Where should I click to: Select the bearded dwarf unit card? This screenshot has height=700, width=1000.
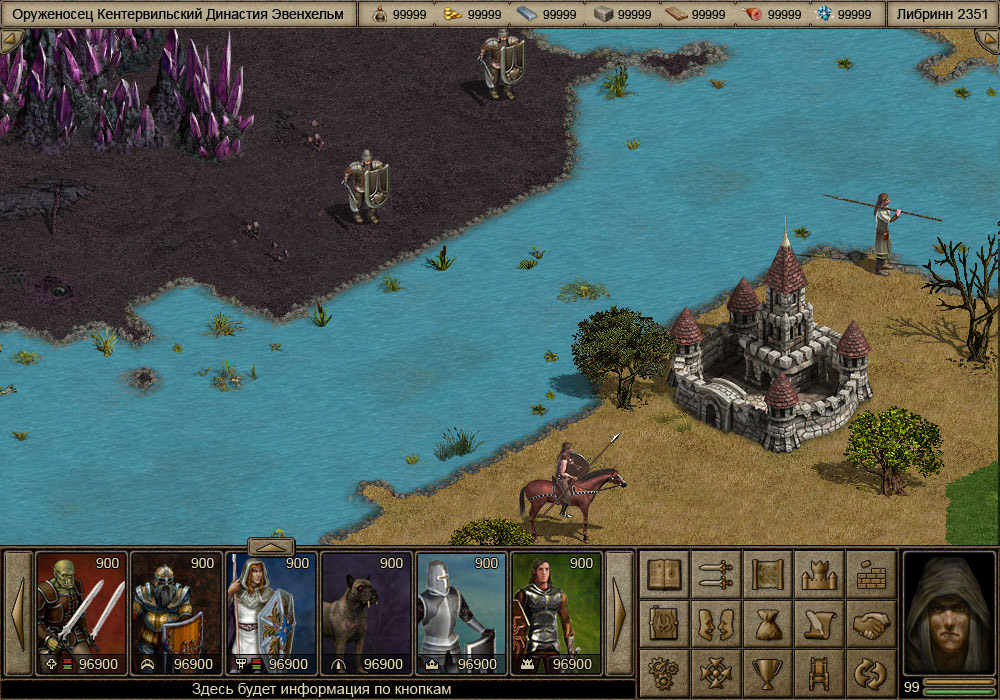coord(176,613)
